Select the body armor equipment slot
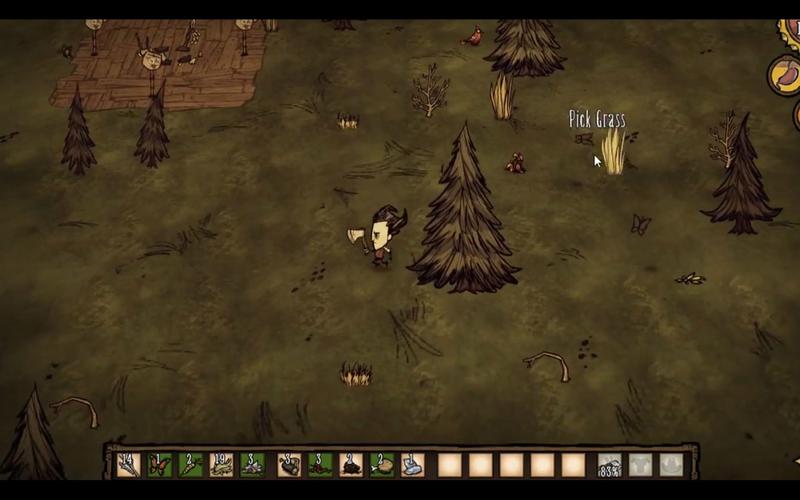Screen dimensions: 800x500 click(640, 464)
